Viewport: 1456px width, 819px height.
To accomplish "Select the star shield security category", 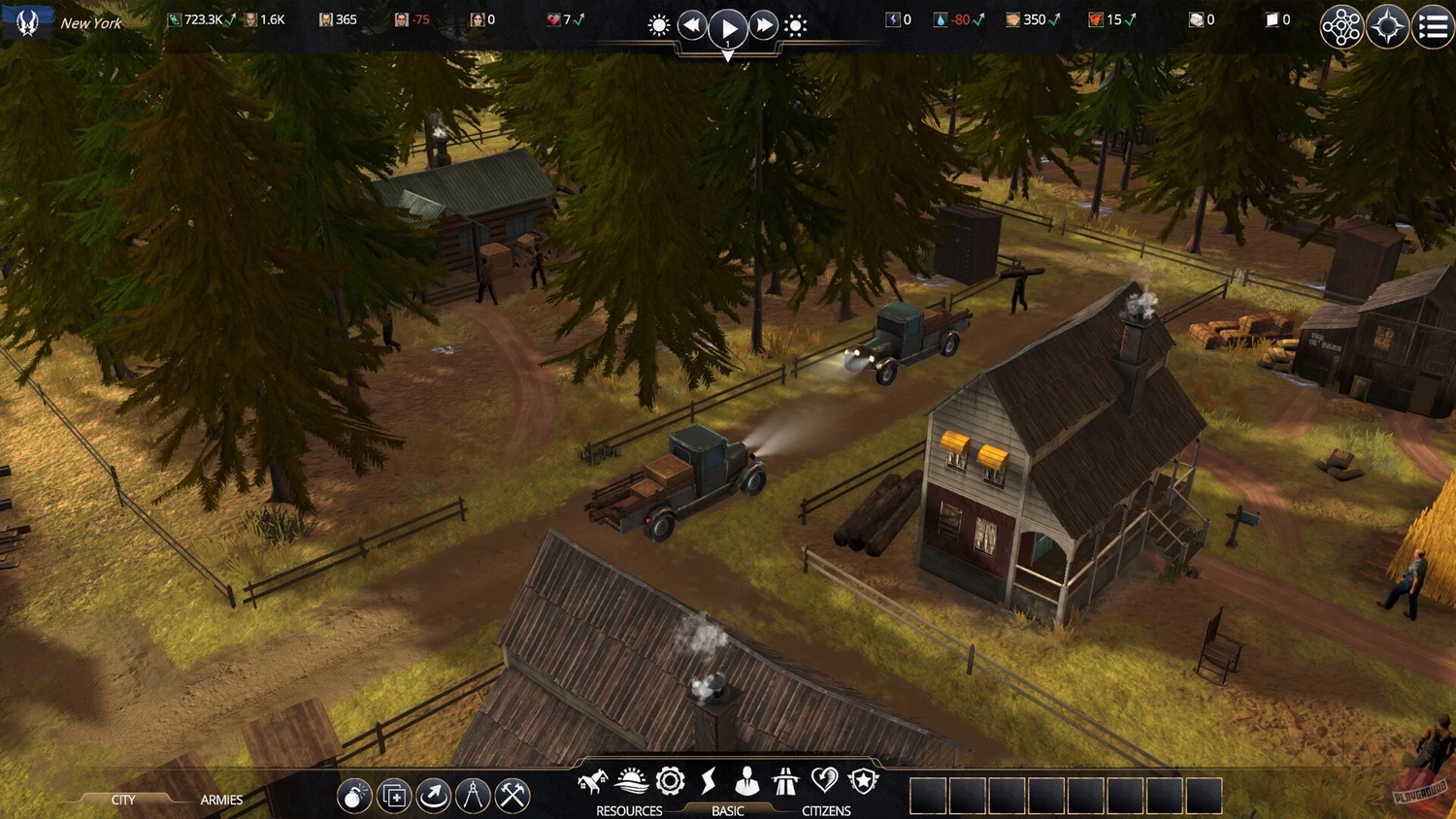I will (x=863, y=781).
